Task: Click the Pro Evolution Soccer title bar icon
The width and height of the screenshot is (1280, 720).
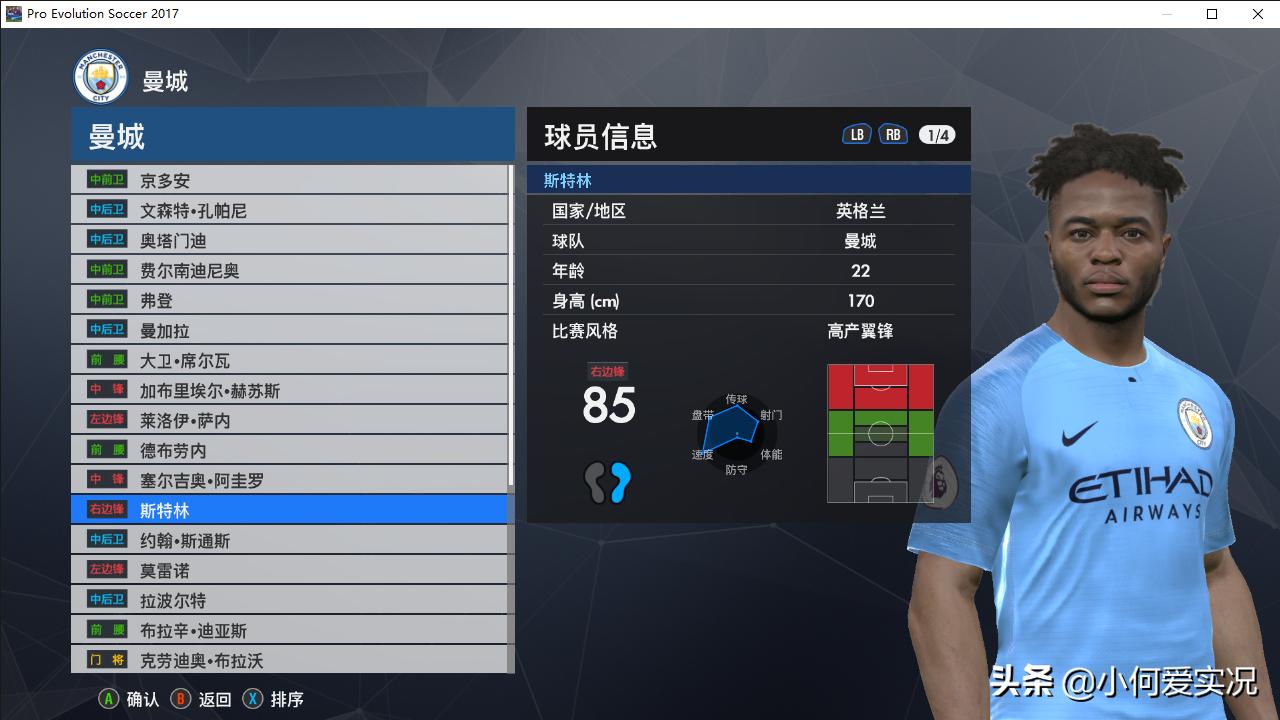Action: pyautogui.click(x=12, y=13)
